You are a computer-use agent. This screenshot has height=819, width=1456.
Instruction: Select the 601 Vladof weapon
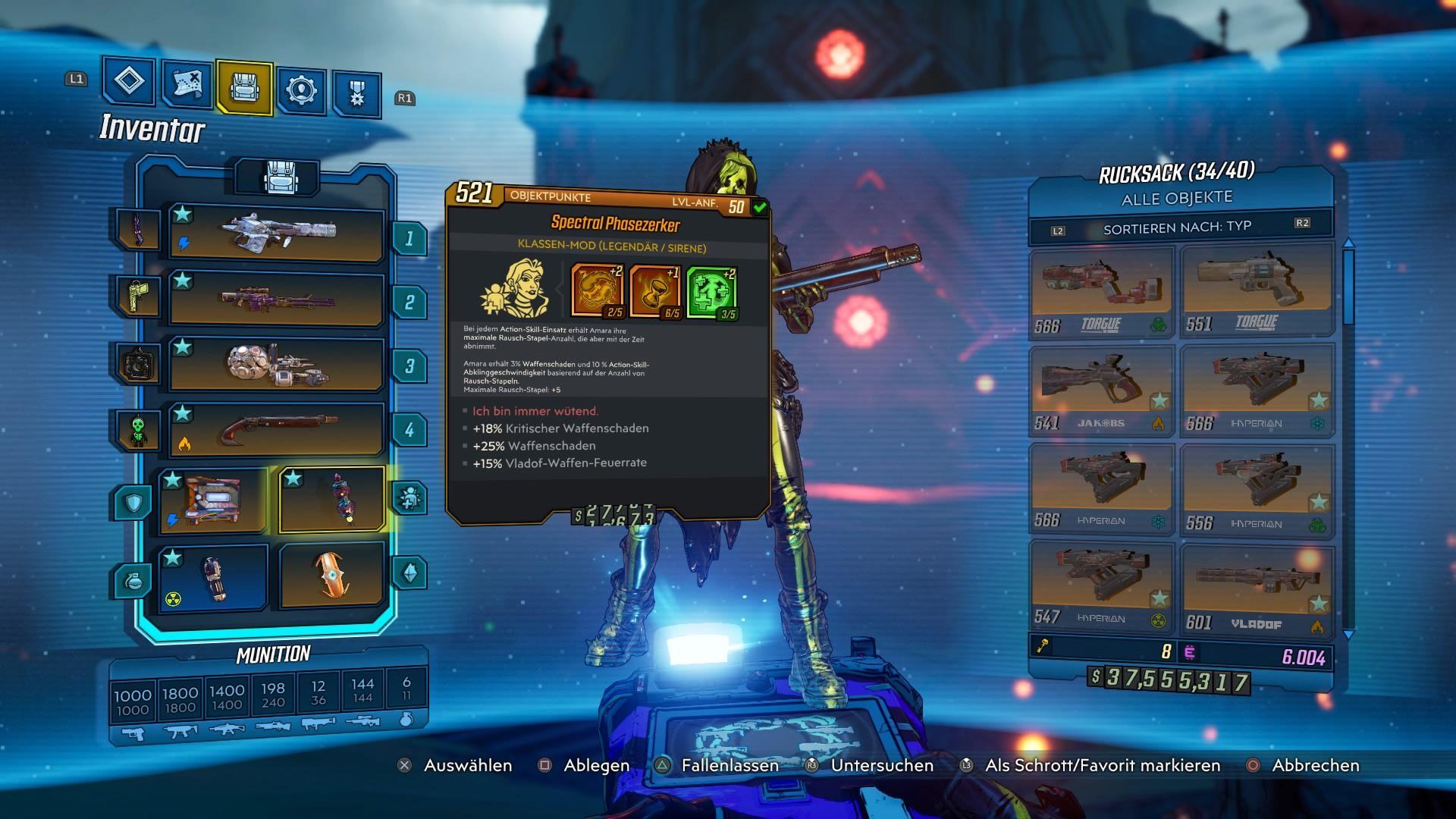pos(1257,589)
